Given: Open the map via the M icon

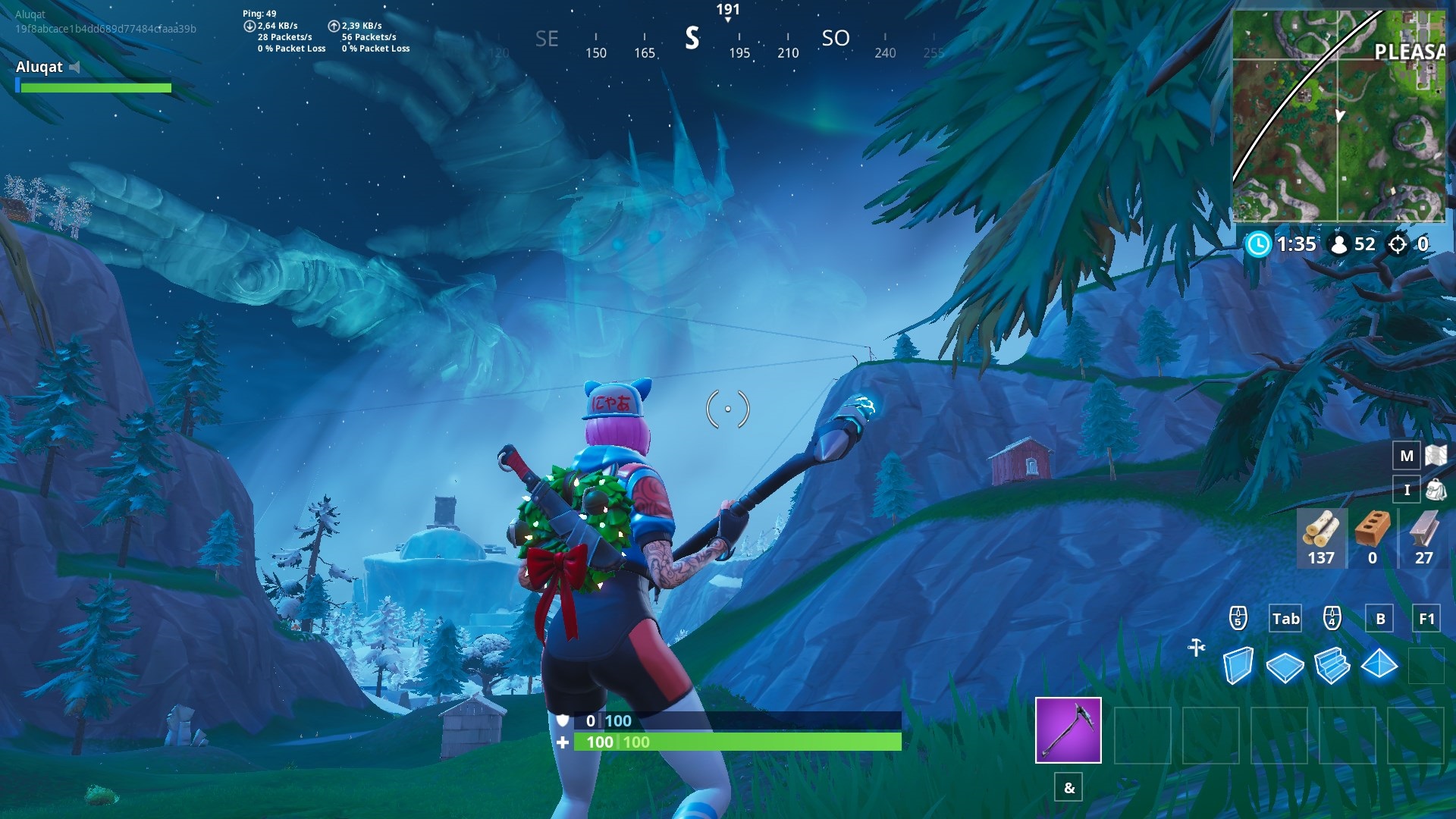Looking at the screenshot, I should coord(1407,457).
